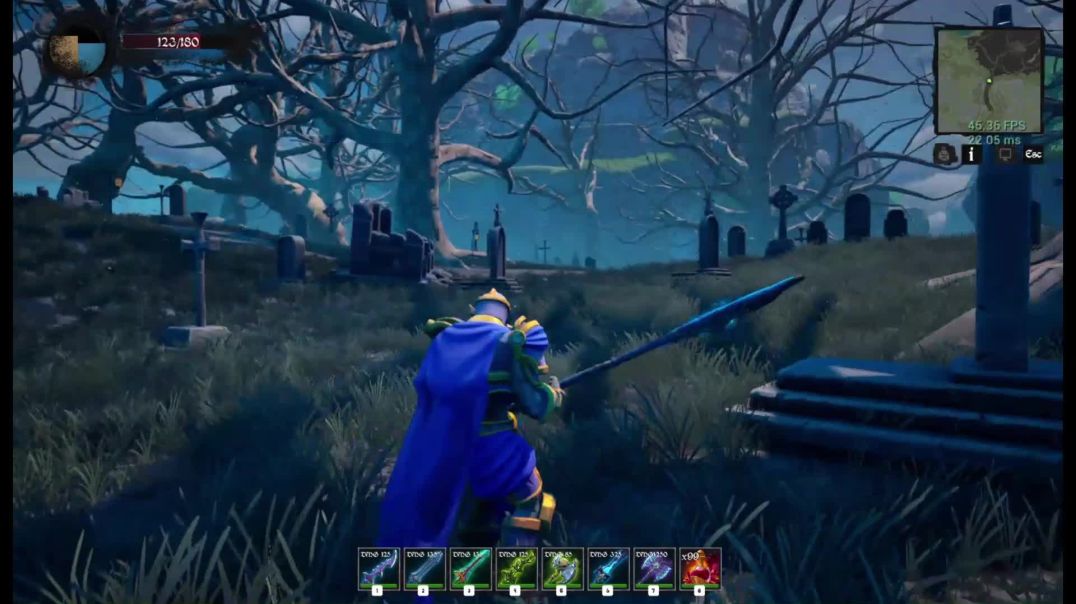This screenshot has height=604, width=1076.
Task: Click the minimap in the corner
Action: pyautogui.click(x=988, y=81)
